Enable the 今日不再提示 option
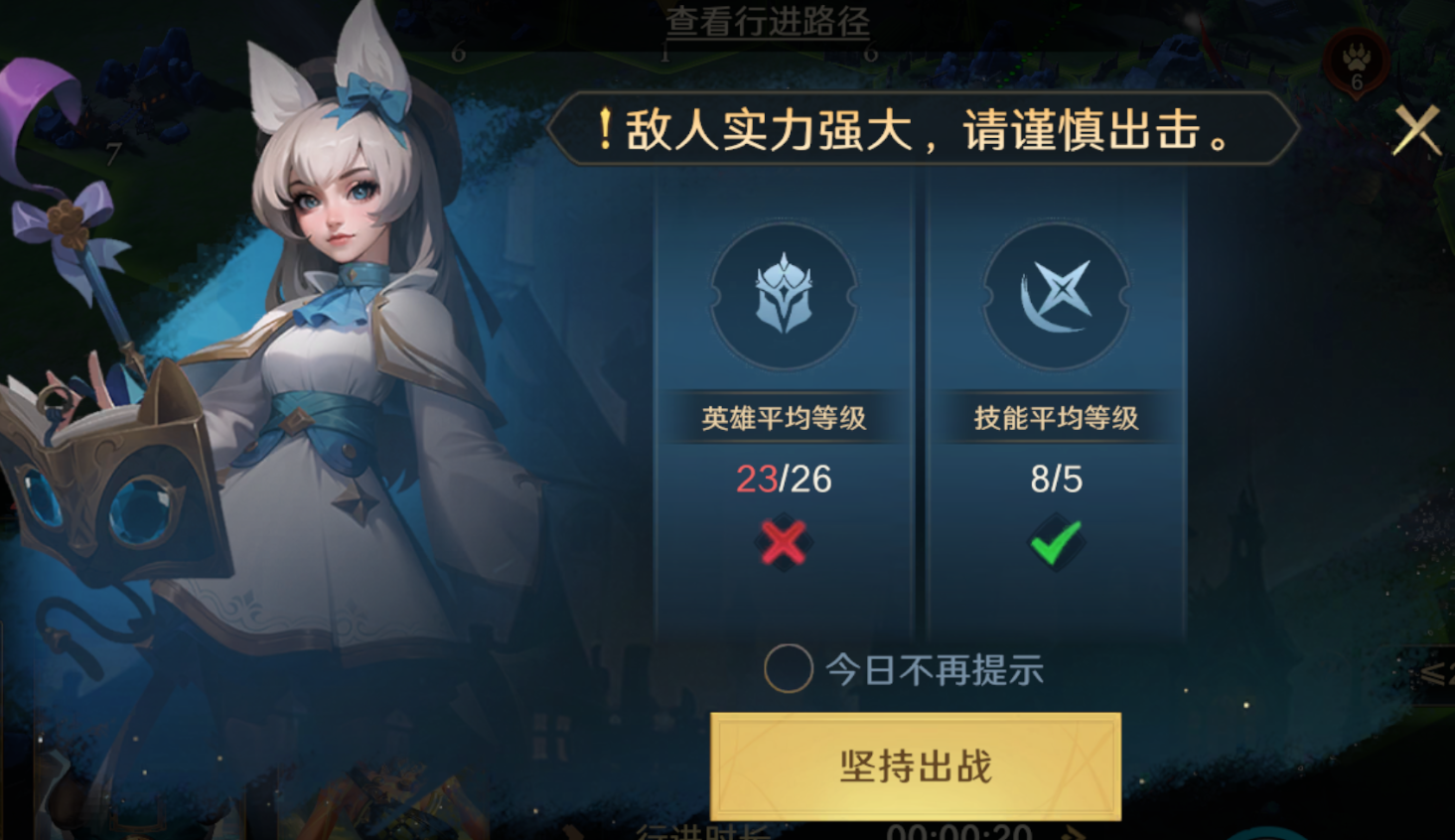This screenshot has width=1455, height=840. 792,669
